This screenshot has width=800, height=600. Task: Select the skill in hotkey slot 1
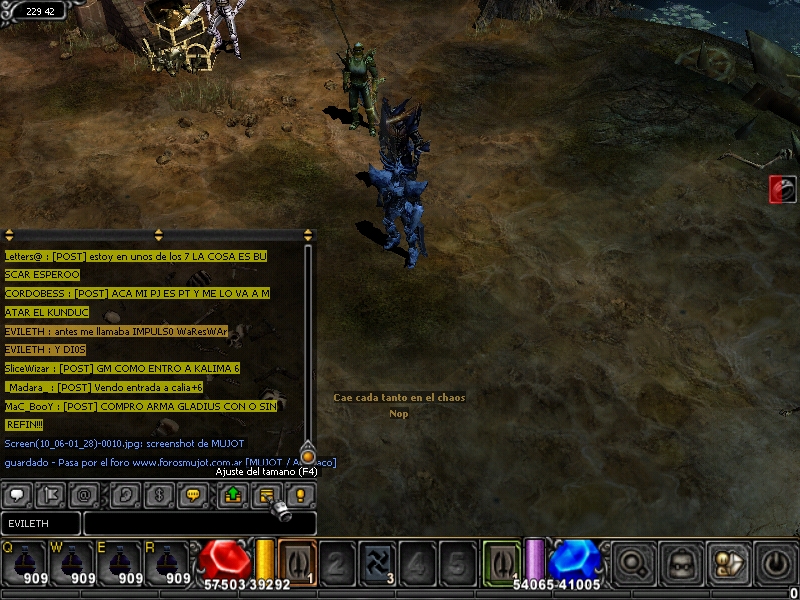[x=298, y=563]
